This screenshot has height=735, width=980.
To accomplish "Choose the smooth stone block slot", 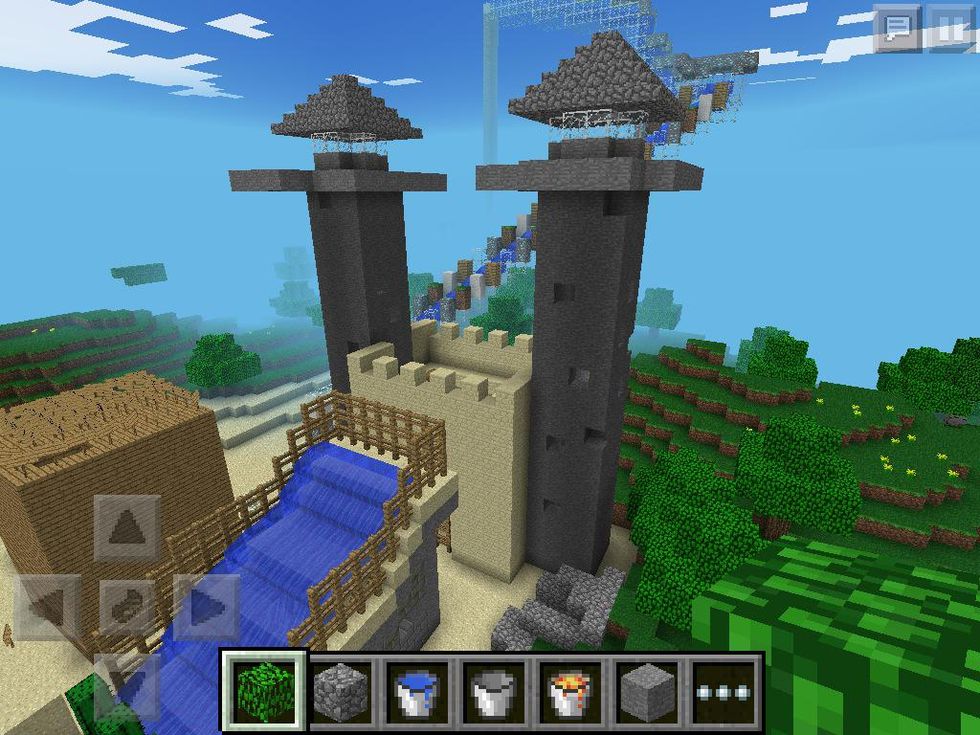I will tap(643, 689).
